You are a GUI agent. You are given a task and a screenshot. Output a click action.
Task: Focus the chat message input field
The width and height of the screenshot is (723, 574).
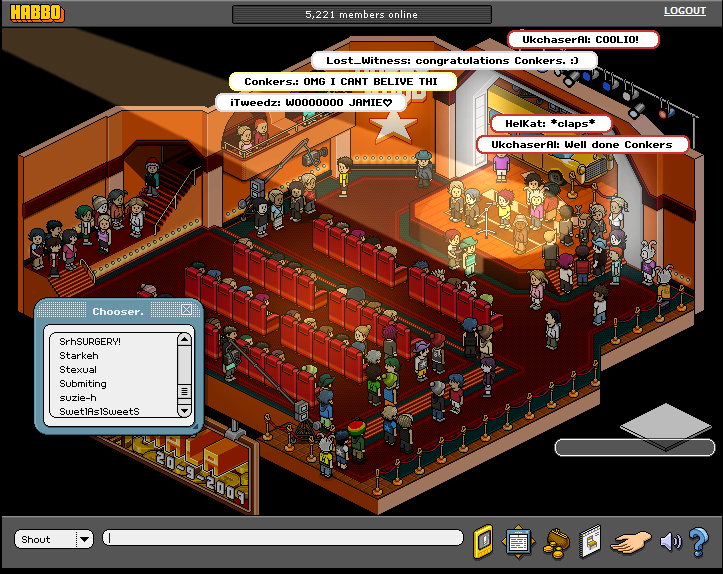point(283,538)
